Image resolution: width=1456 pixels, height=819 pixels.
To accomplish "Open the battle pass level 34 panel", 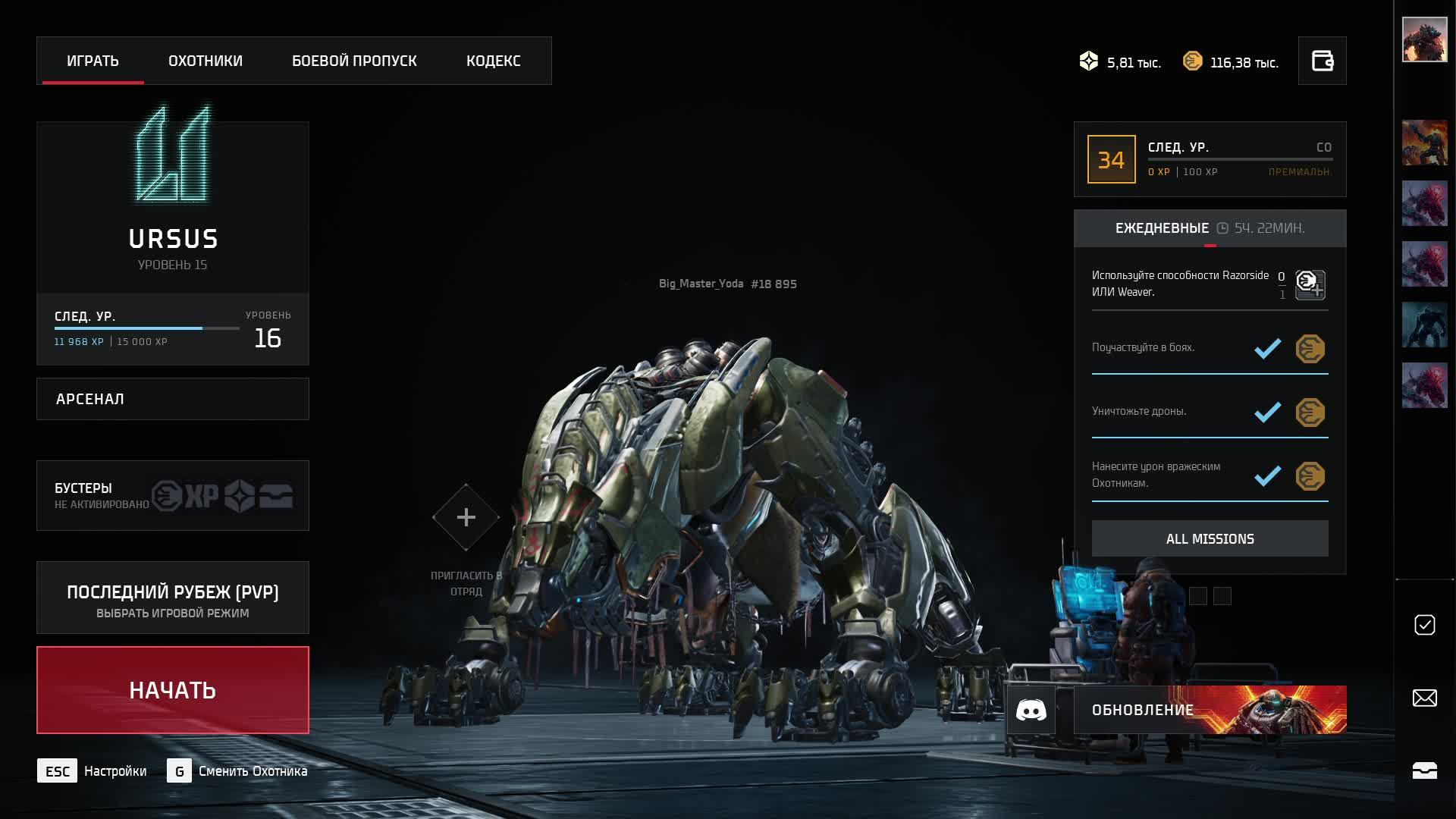I will (x=1210, y=159).
